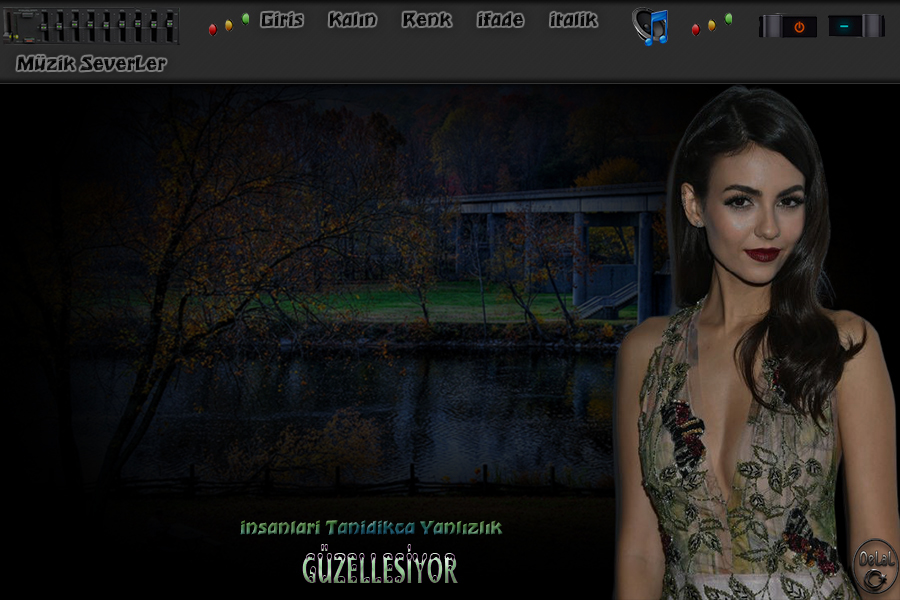The image size is (900, 600).
Task: Adjust the audio equalizer panel
Action: coord(92,26)
